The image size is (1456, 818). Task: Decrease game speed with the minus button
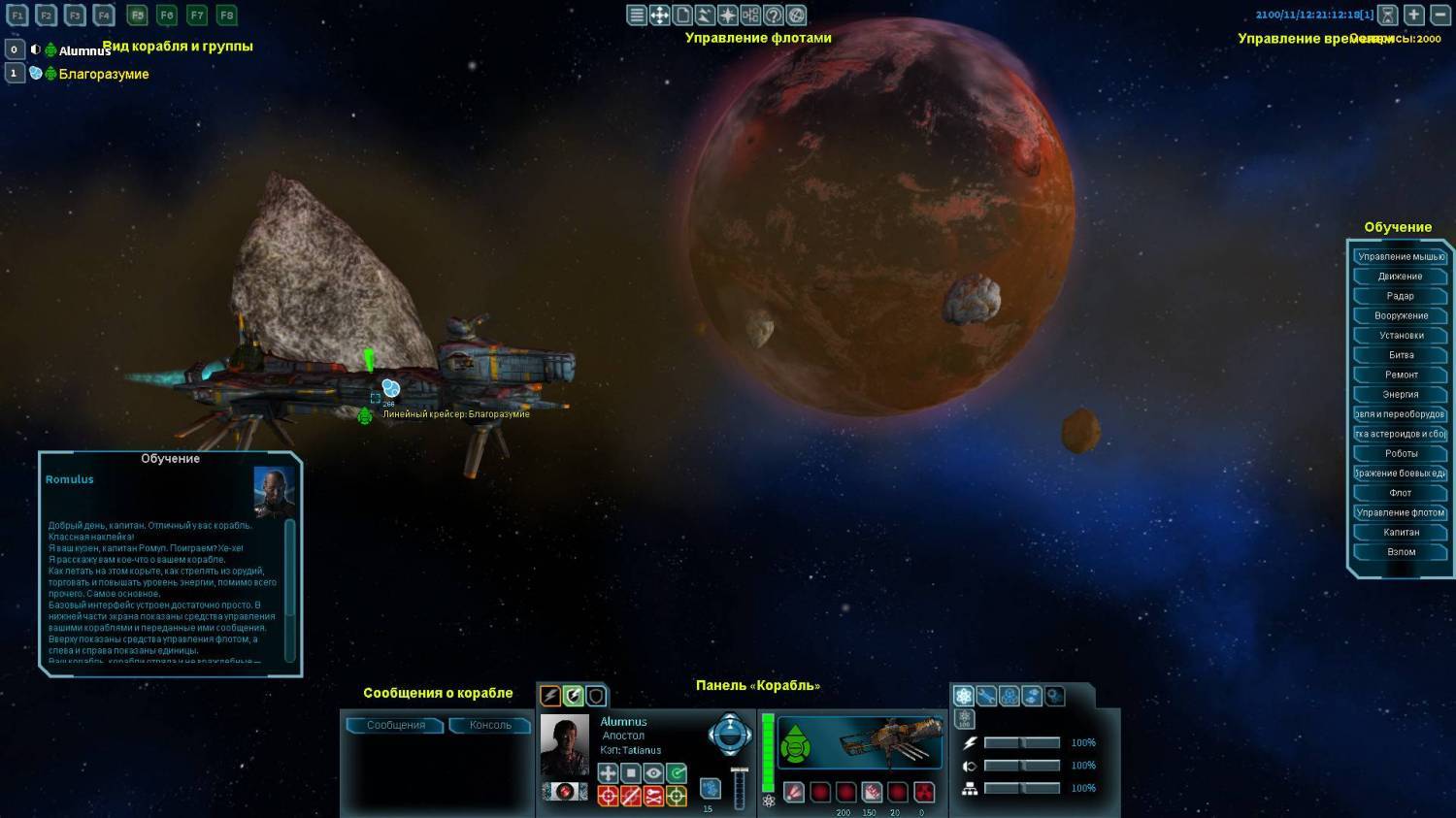point(1440,15)
